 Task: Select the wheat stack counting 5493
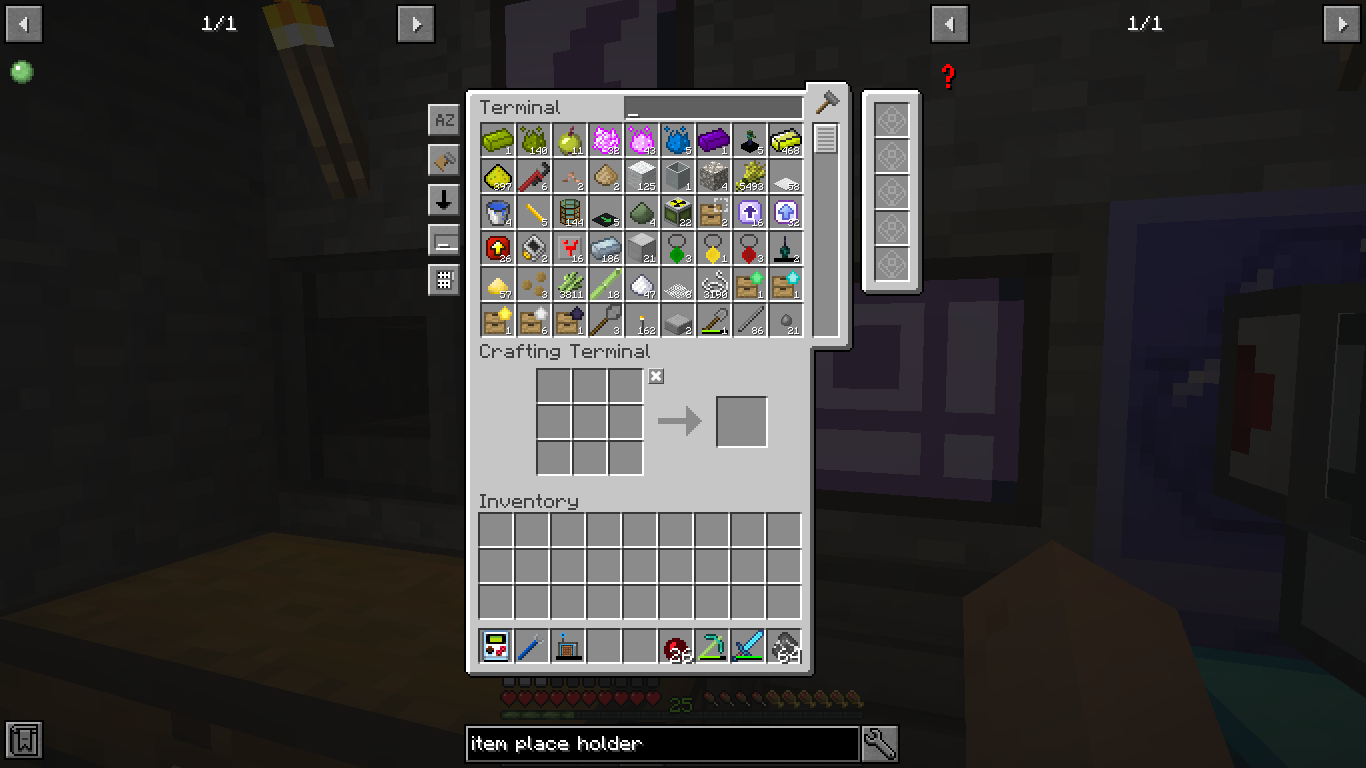tap(750, 177)
